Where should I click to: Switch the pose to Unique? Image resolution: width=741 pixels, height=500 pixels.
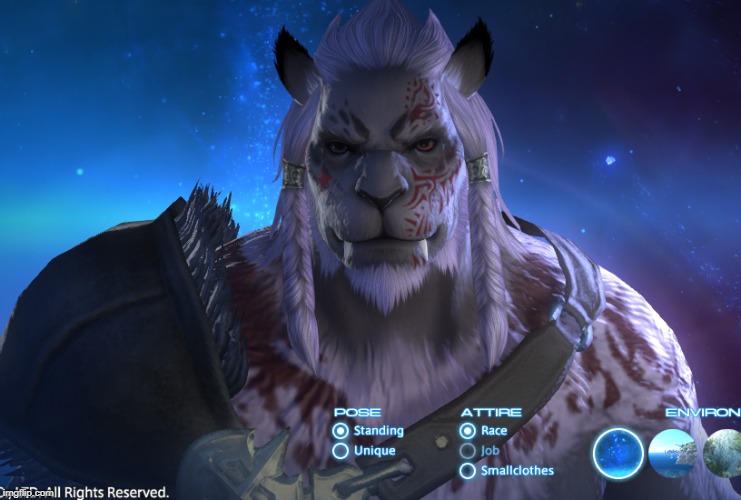coord(341,451)
